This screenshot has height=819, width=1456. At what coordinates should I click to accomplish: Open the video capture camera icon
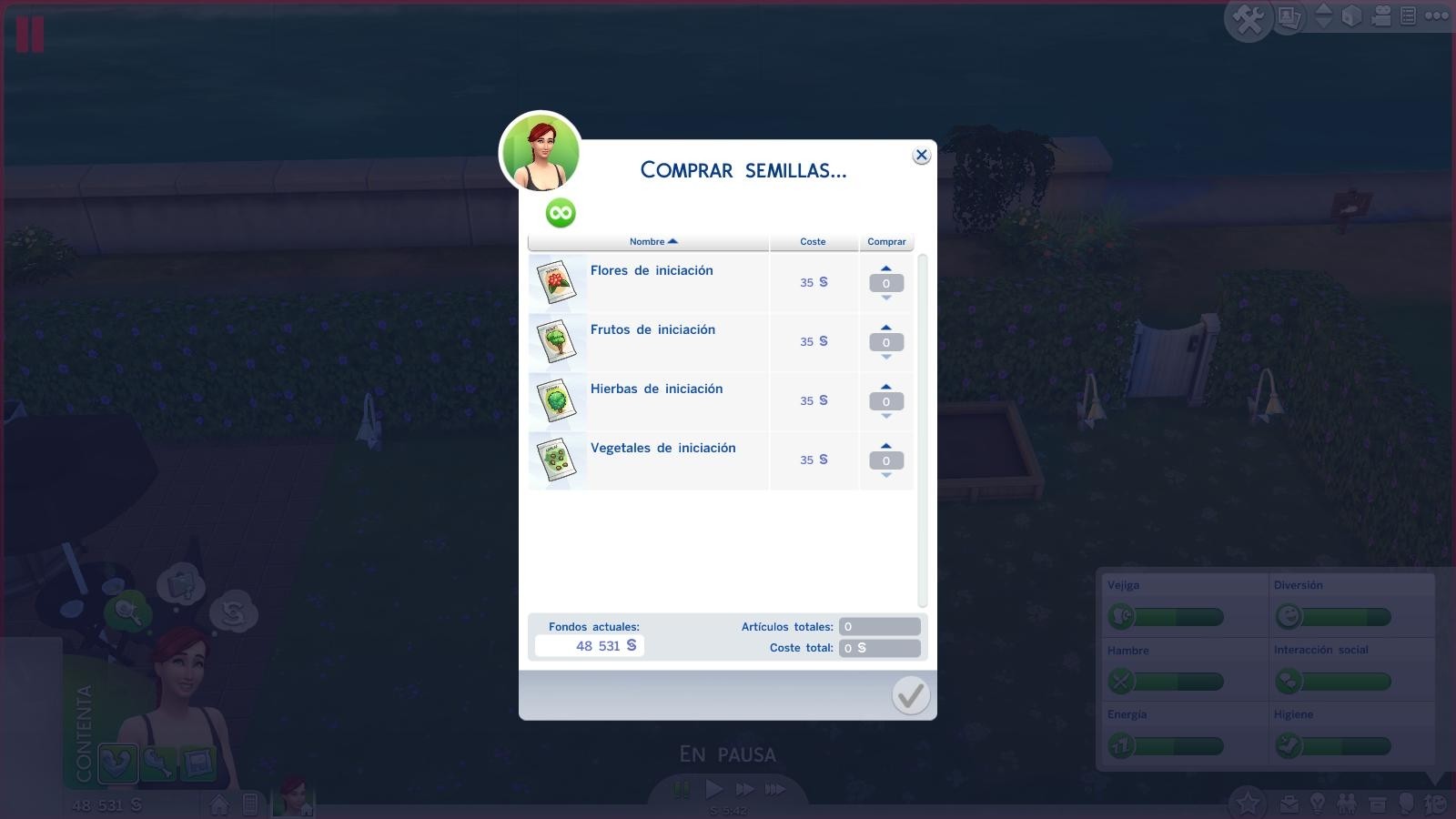coord(1380,15)
